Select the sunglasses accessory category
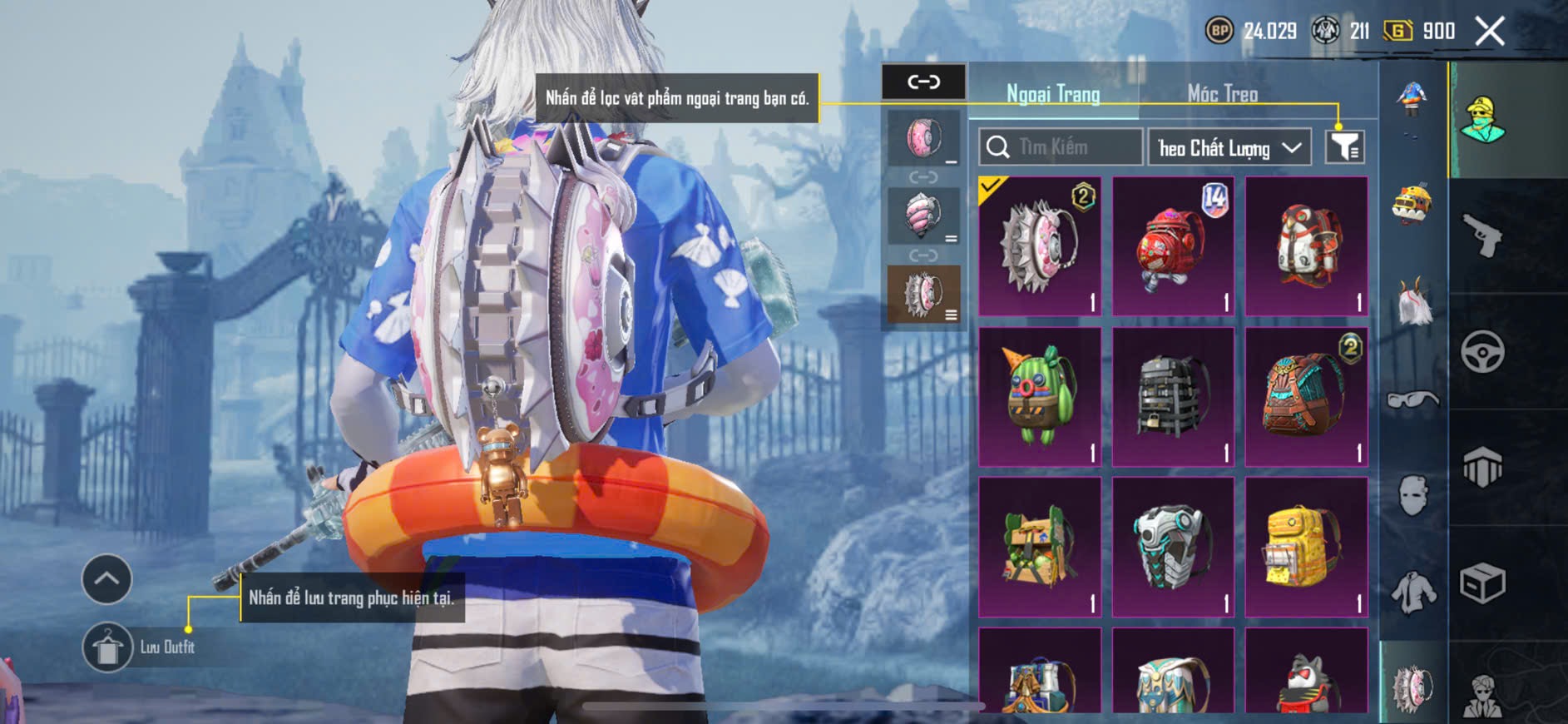Screen dimensions: 1568x724 (1412, 400)
